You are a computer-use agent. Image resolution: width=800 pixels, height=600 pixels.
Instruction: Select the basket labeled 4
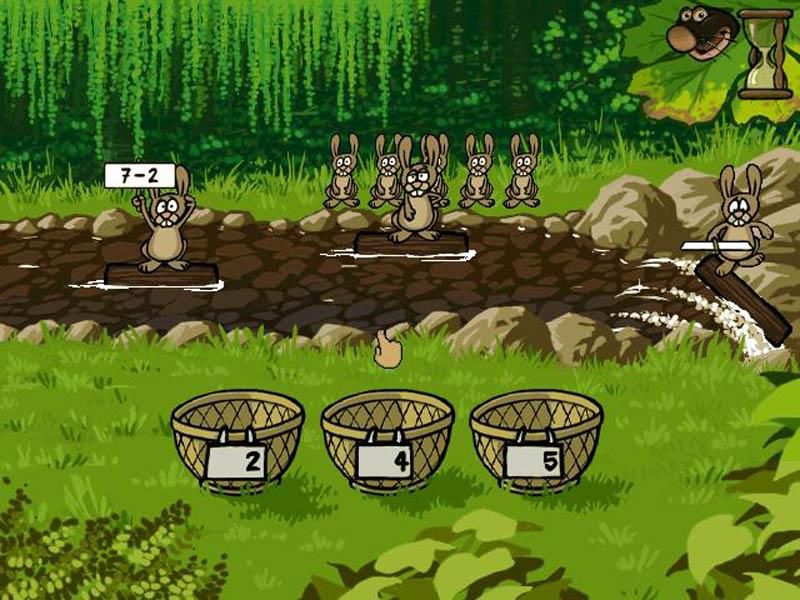coord(387,442)
